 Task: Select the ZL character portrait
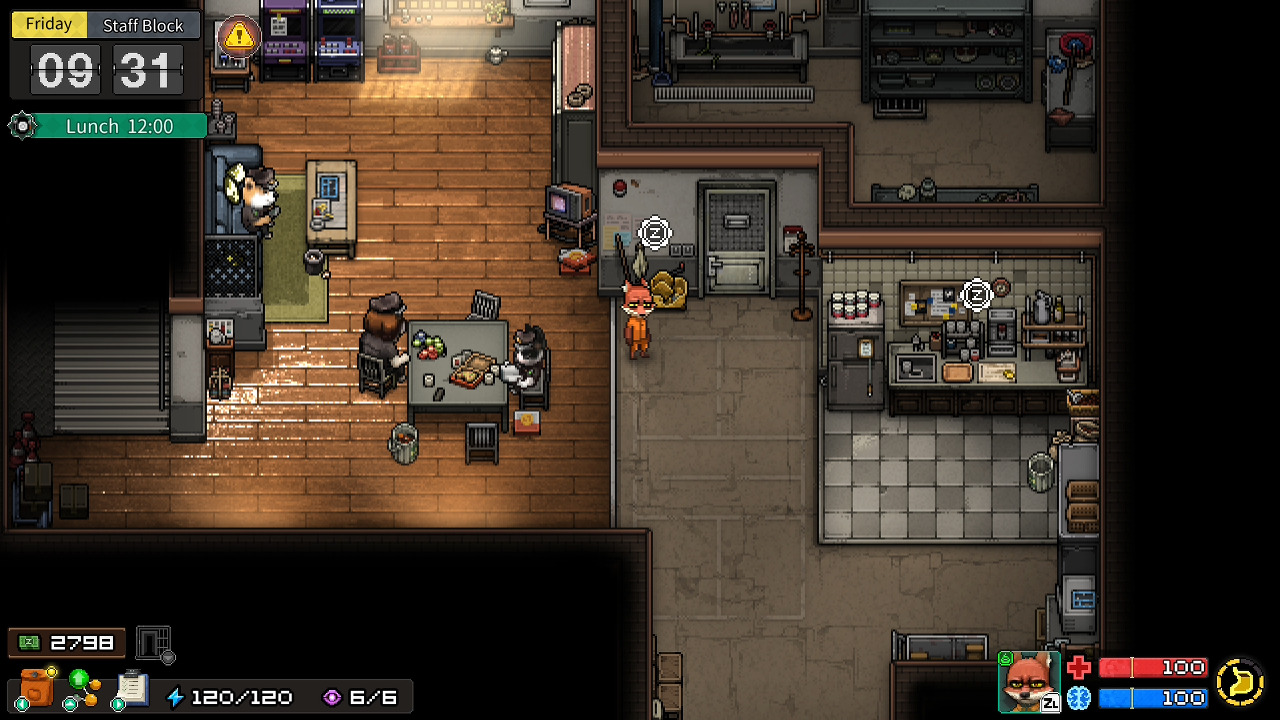coord(1029,682)
